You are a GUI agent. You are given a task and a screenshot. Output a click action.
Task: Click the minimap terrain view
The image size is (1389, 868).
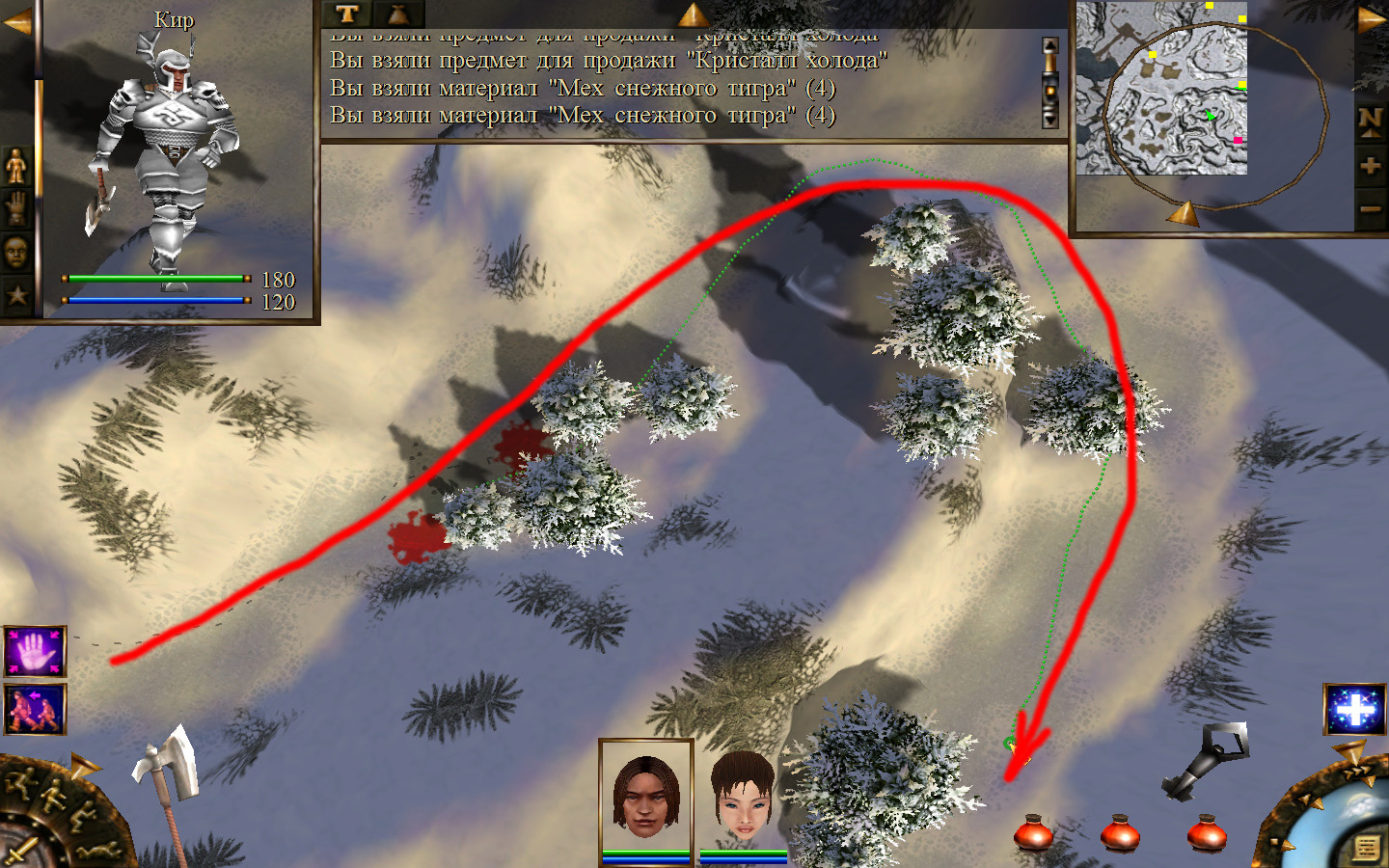click(1161, 89)
